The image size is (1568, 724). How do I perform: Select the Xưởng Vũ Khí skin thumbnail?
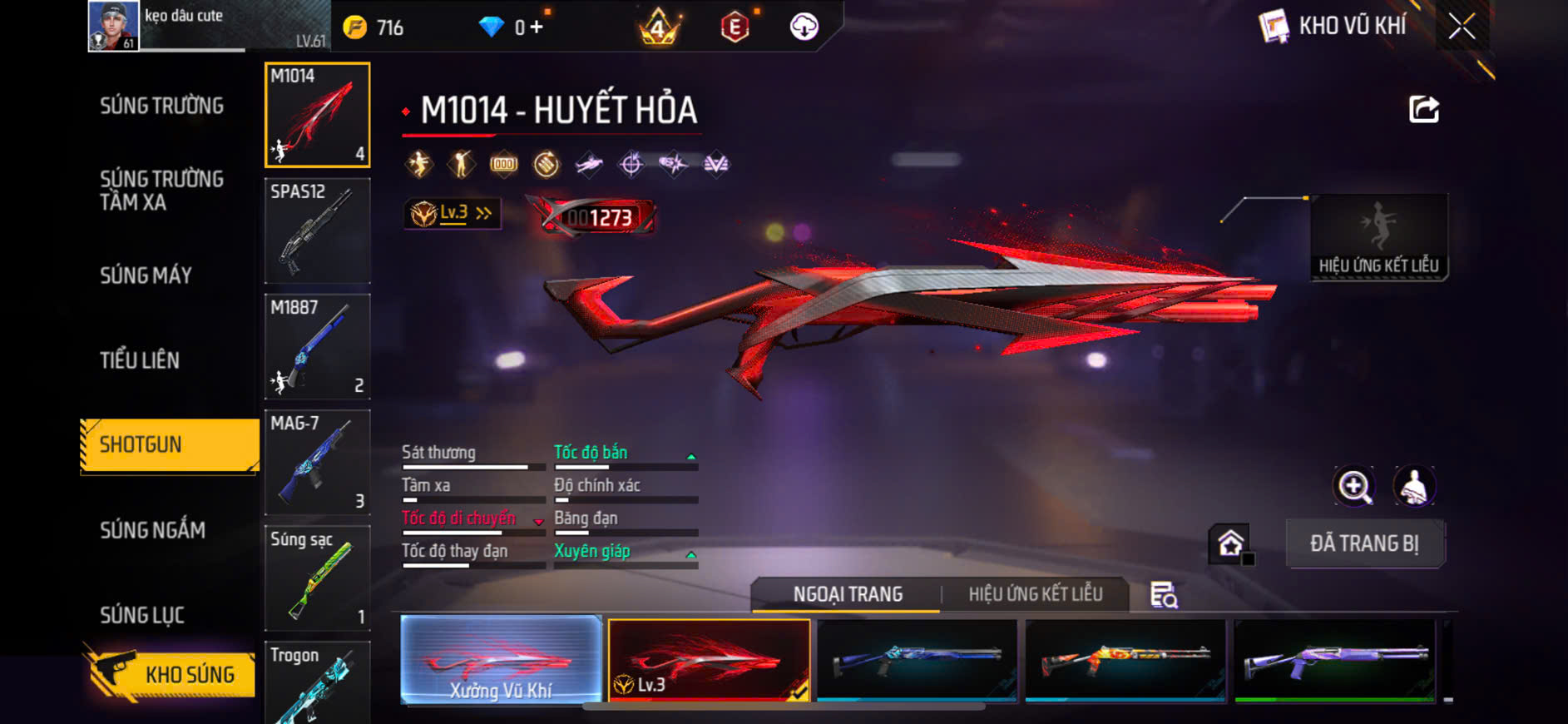click(x=501, y=661)
